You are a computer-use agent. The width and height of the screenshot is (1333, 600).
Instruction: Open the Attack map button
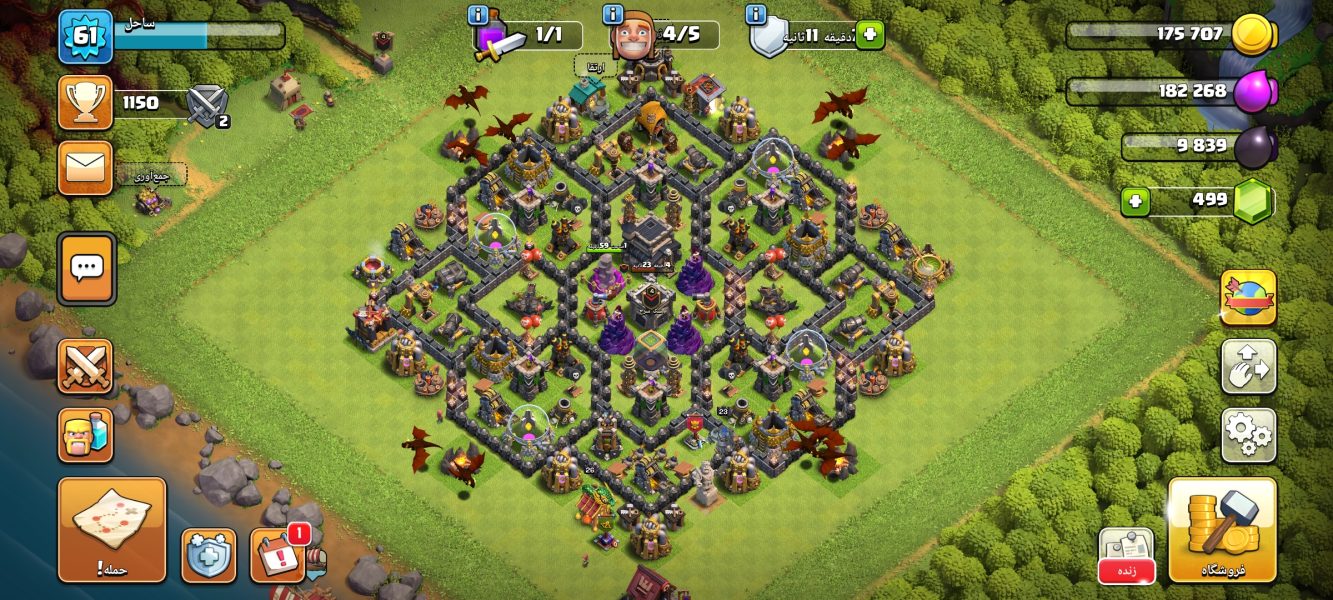tap(111, 529)
